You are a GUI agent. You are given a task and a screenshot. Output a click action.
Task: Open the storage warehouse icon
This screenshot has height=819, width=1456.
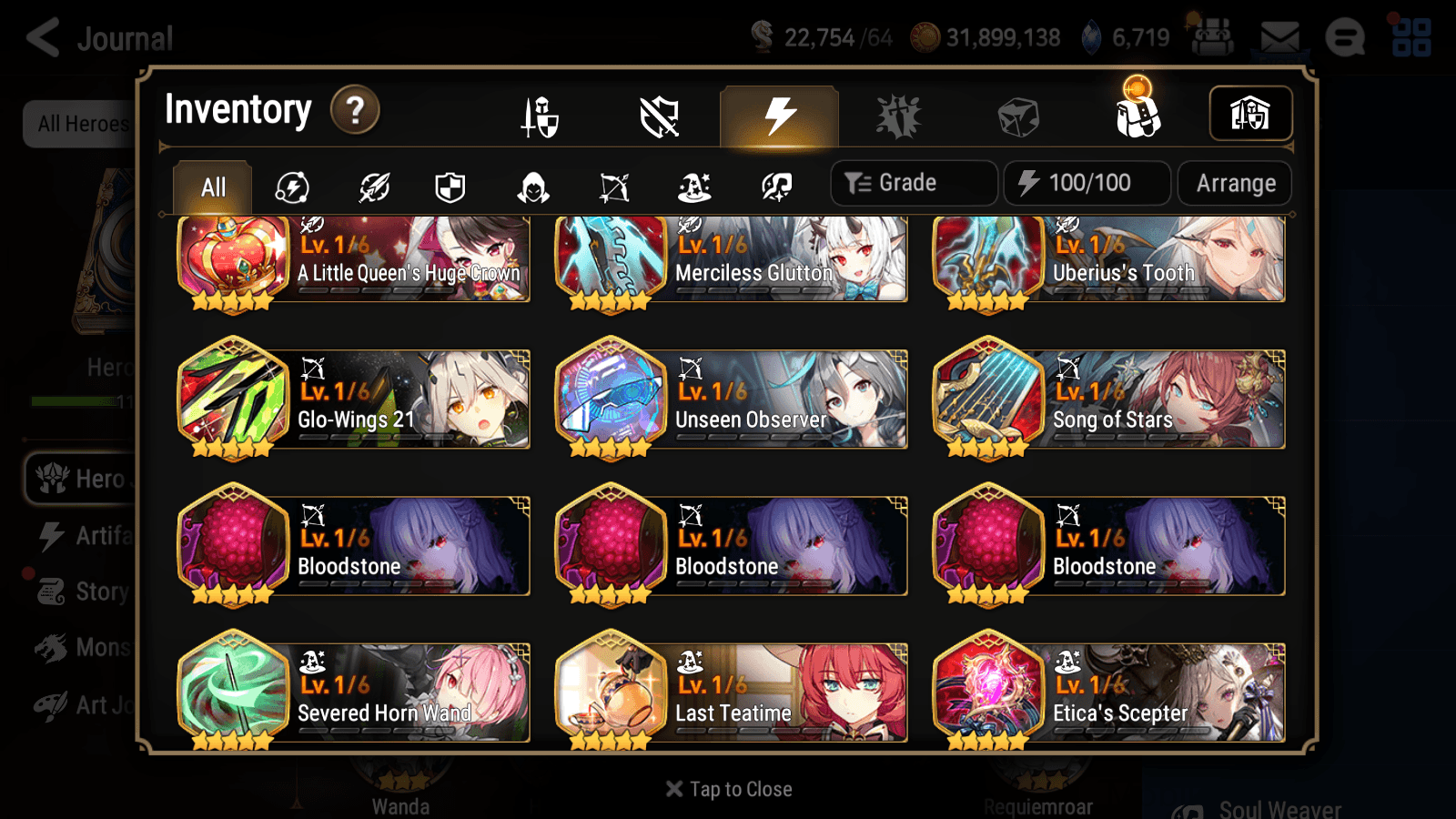click(x=1250, y=113)
